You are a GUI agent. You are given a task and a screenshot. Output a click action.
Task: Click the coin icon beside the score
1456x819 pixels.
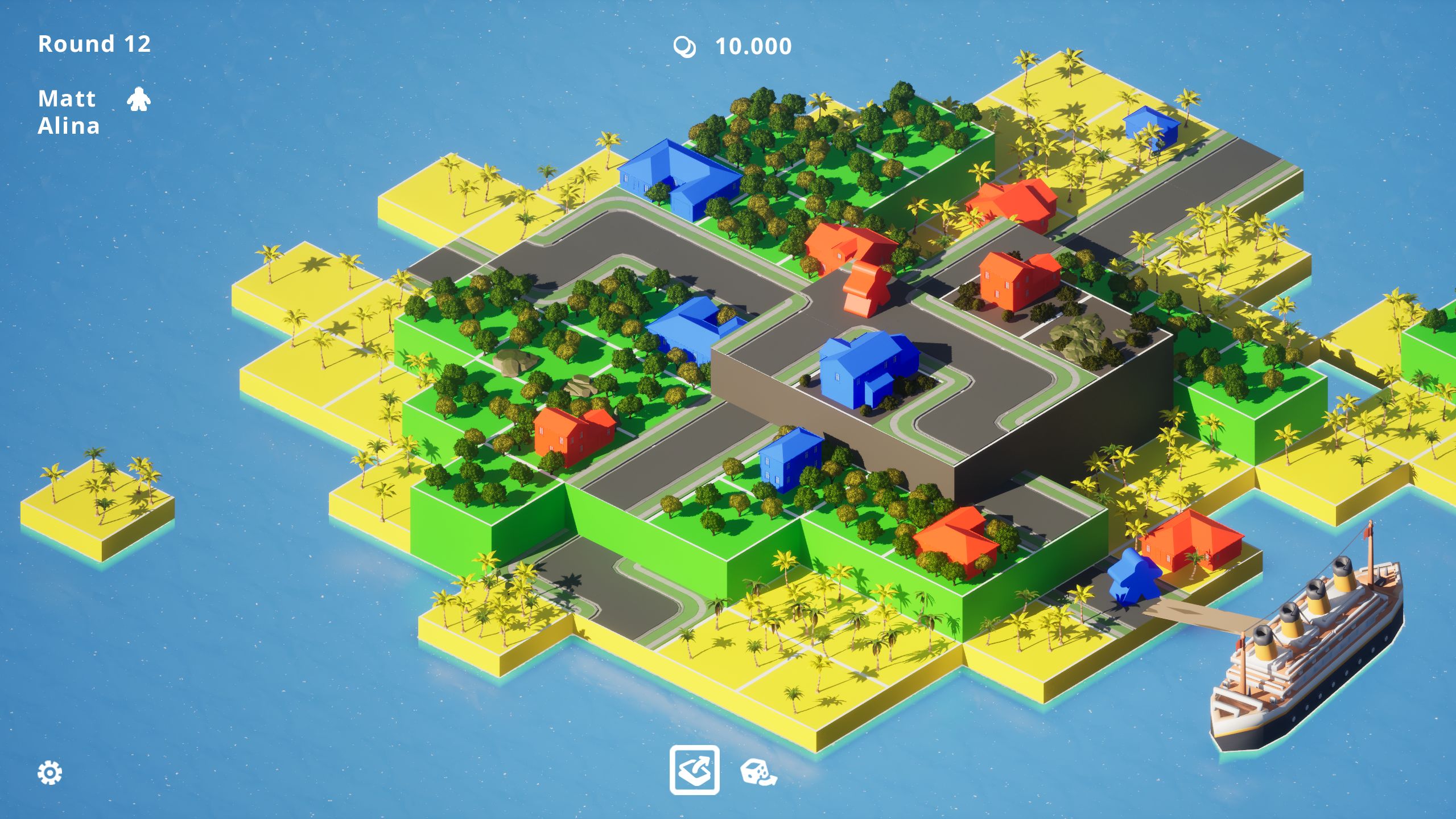(686, 47)
